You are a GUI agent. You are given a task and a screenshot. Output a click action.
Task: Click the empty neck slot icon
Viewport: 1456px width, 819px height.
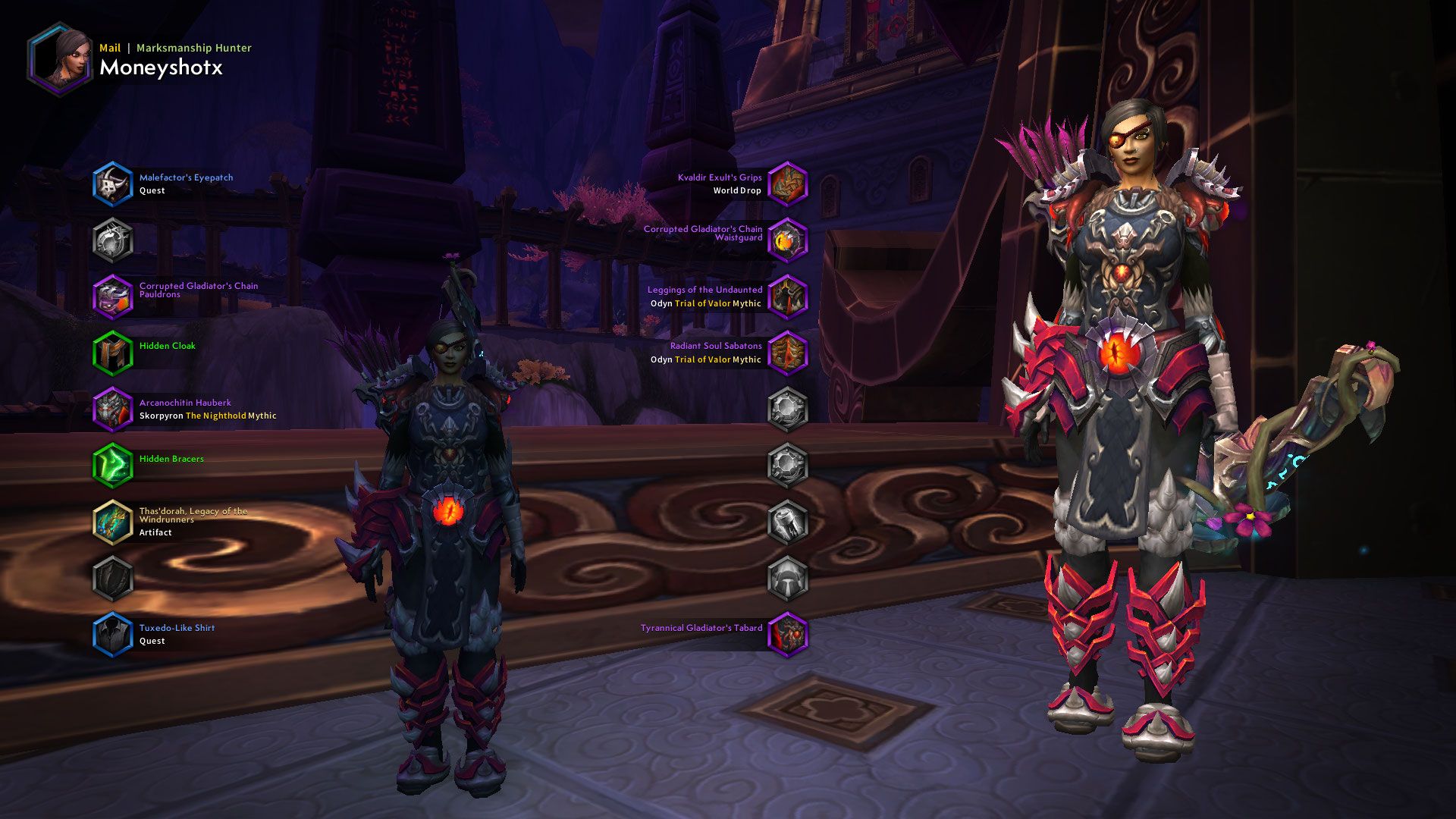click(114, 241)
